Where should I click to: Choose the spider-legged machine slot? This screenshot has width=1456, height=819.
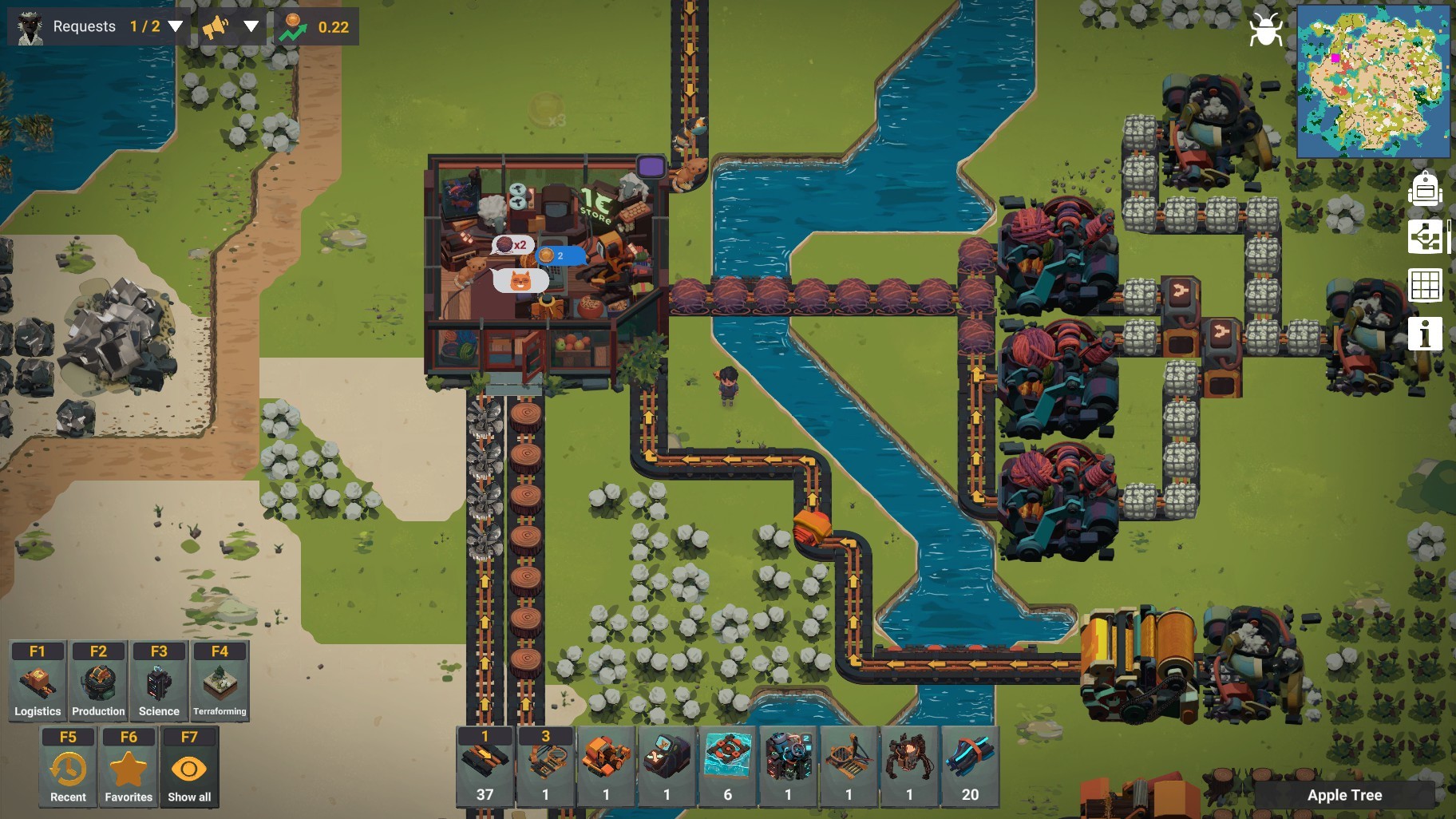909,766
